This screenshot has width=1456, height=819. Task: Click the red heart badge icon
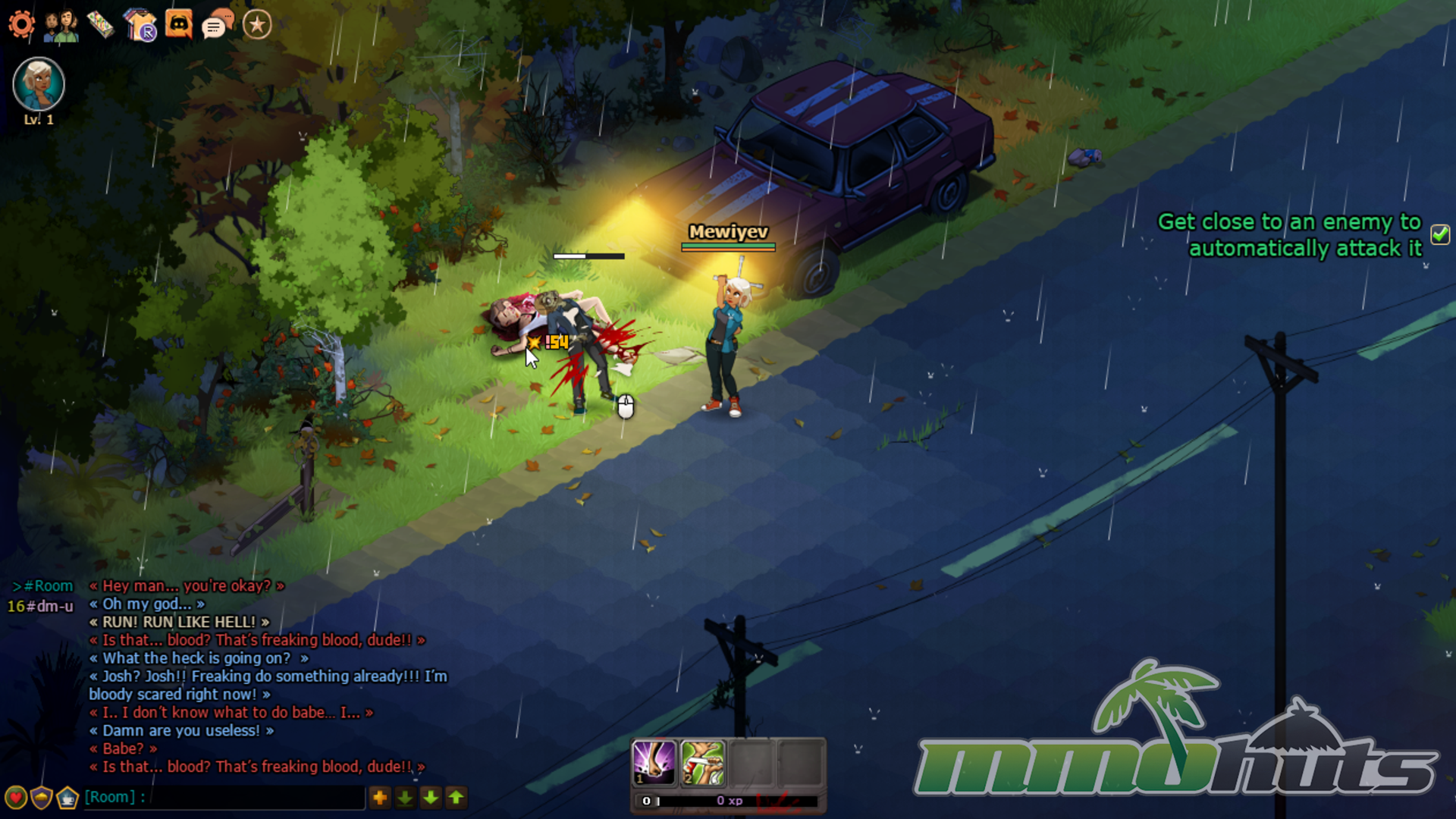point(16,798)
